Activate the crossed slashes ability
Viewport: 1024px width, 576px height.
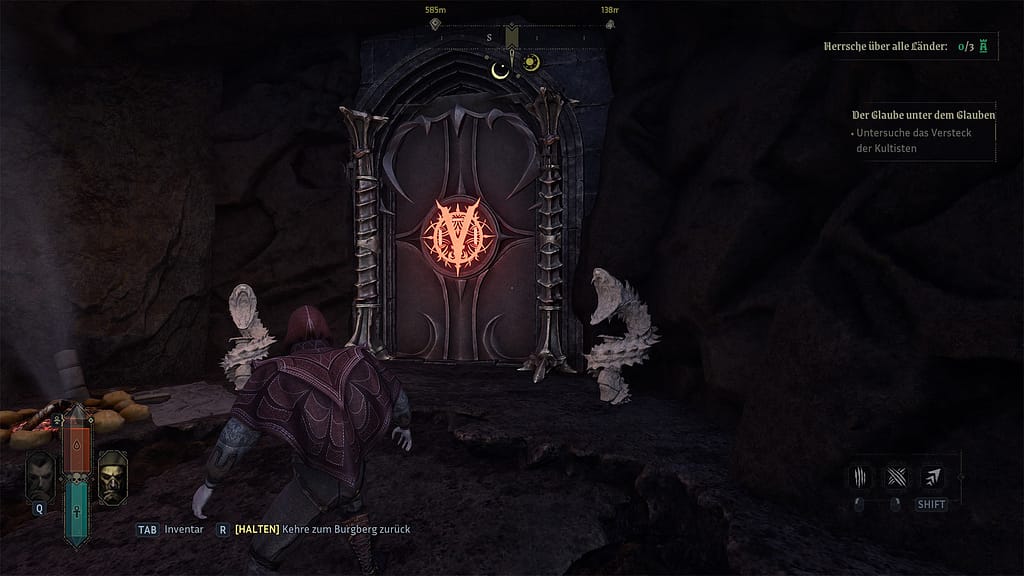[896, 476]
